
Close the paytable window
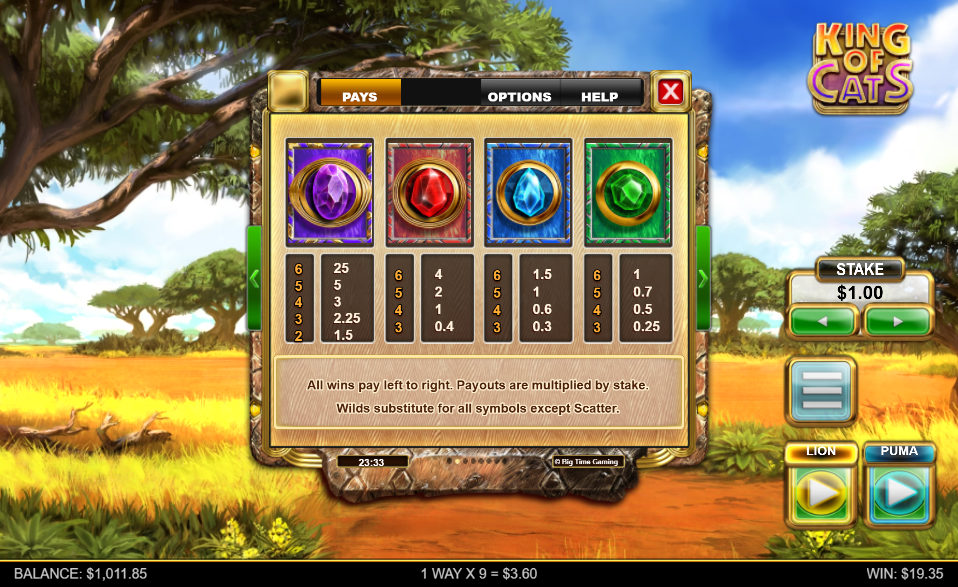tap(670, 93)
